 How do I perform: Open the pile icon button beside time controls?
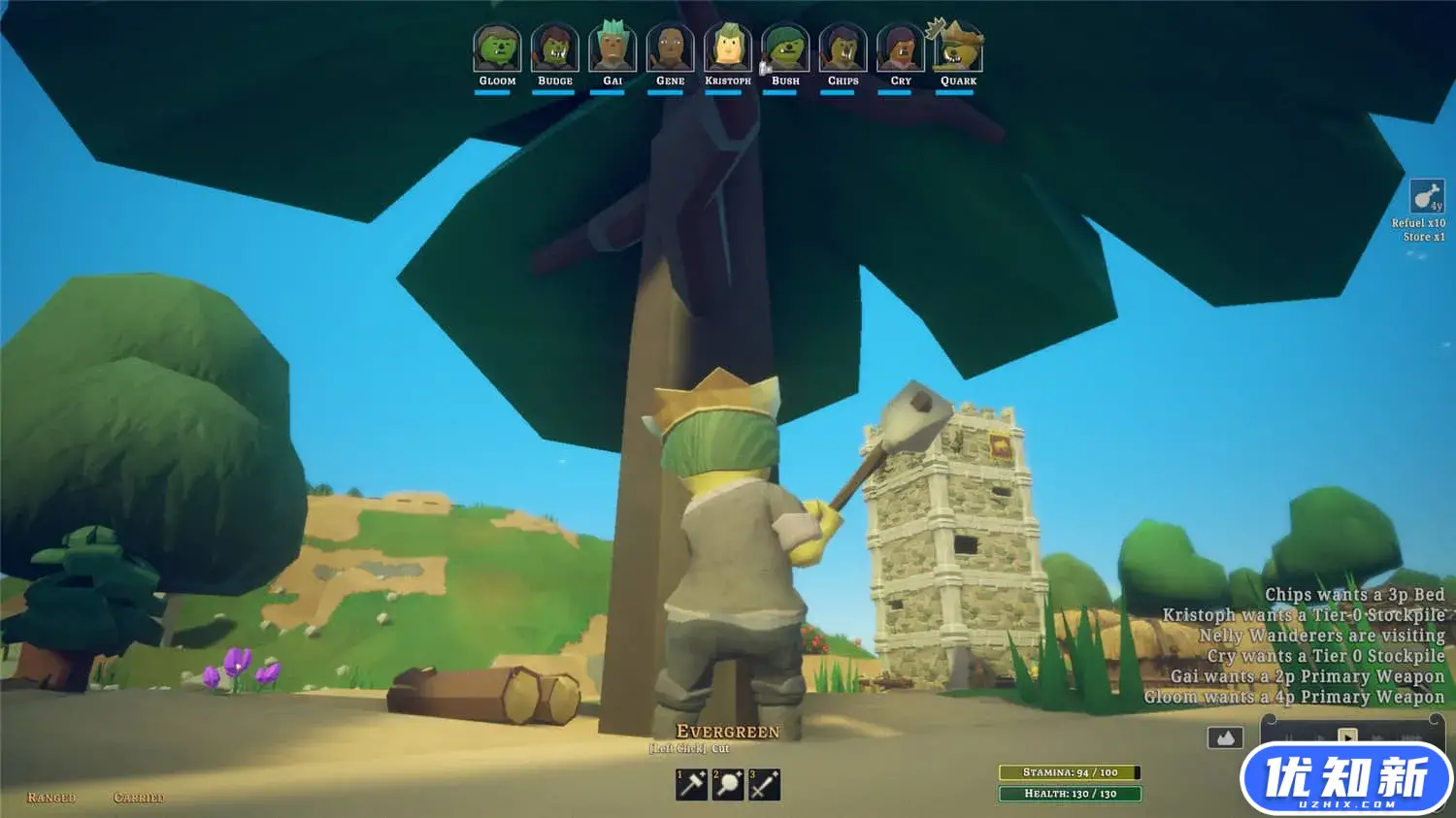click(x=1225, y=738)
